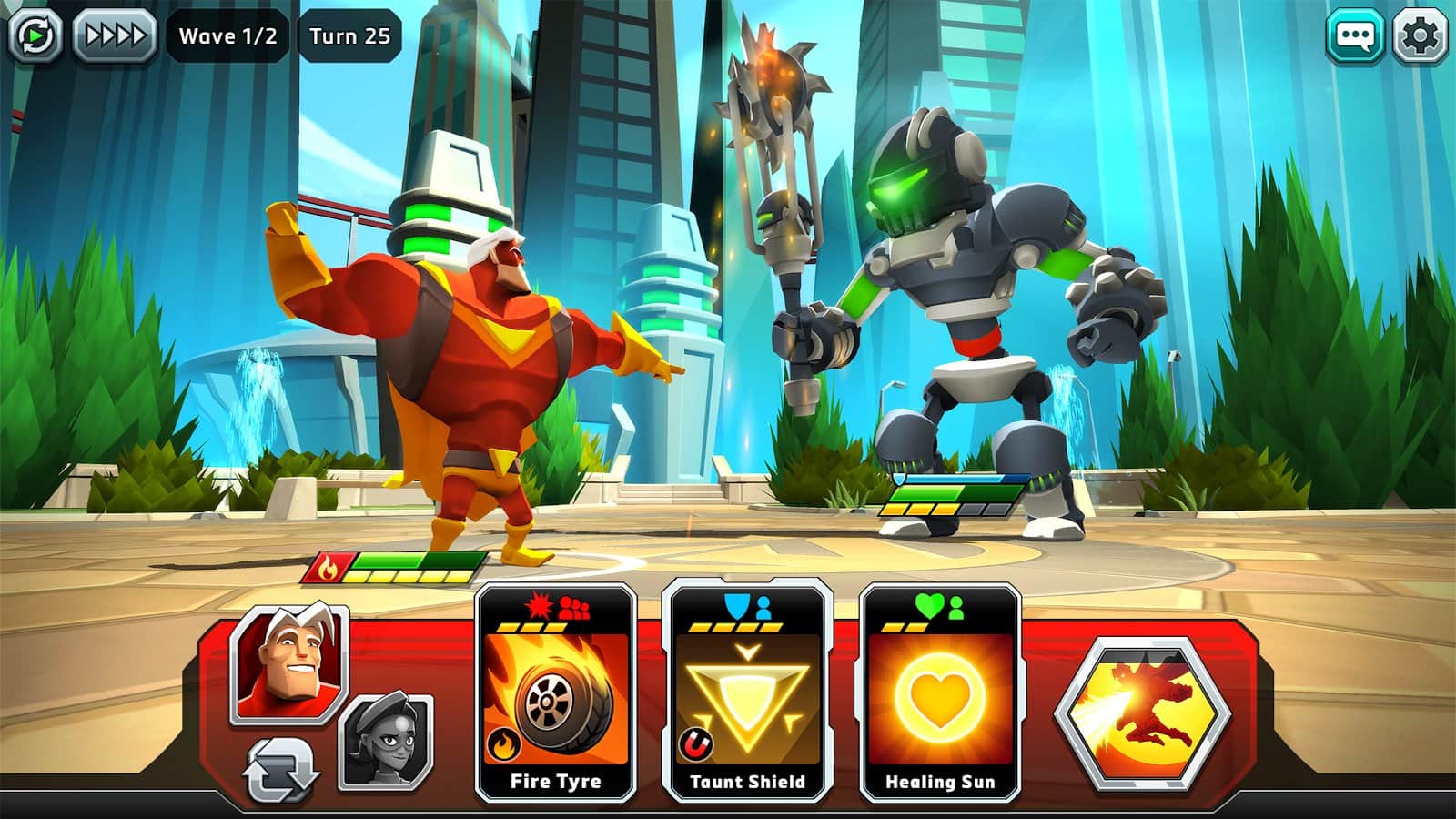Swap heroes with the arrows button
This screenshot has height=819, width=1456.
(281, 770)
